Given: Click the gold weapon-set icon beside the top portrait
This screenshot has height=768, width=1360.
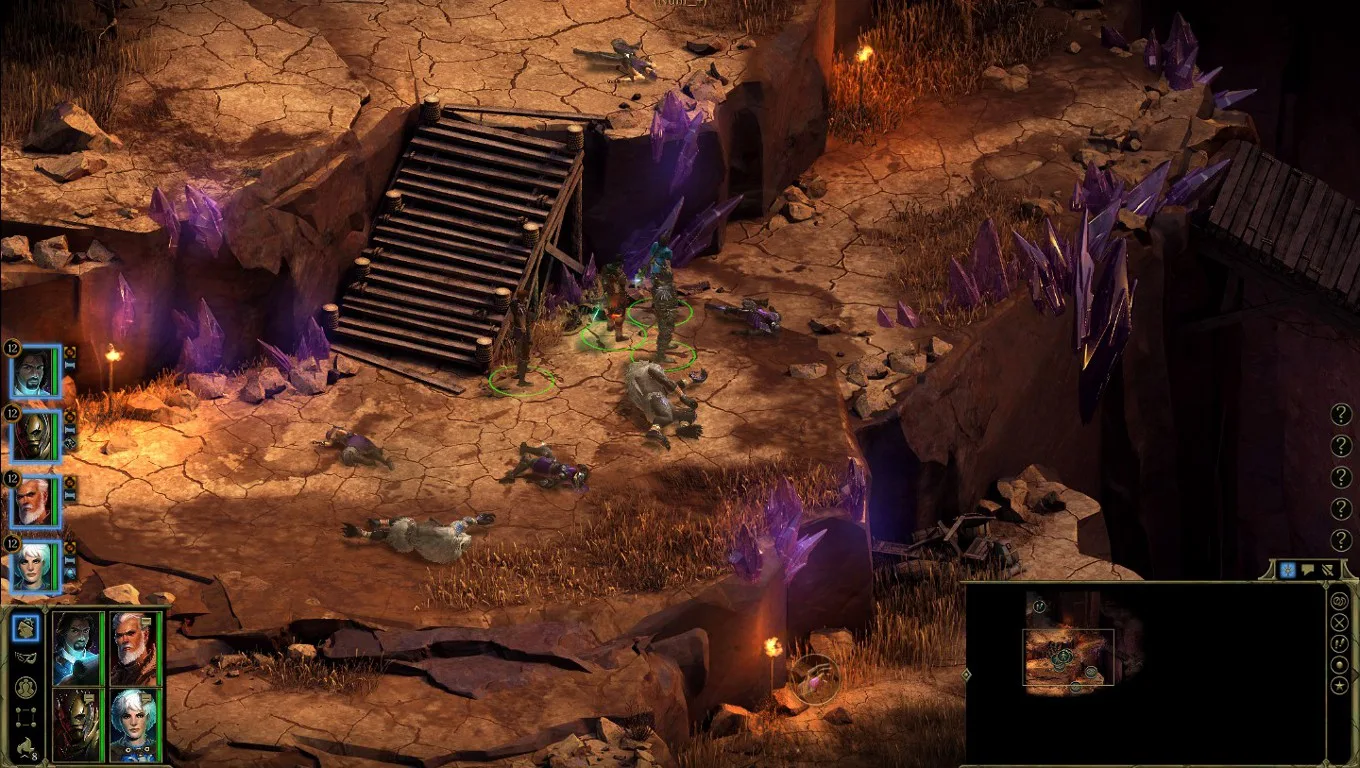Looking at the screenshot, I should click(x=70, y=353).
